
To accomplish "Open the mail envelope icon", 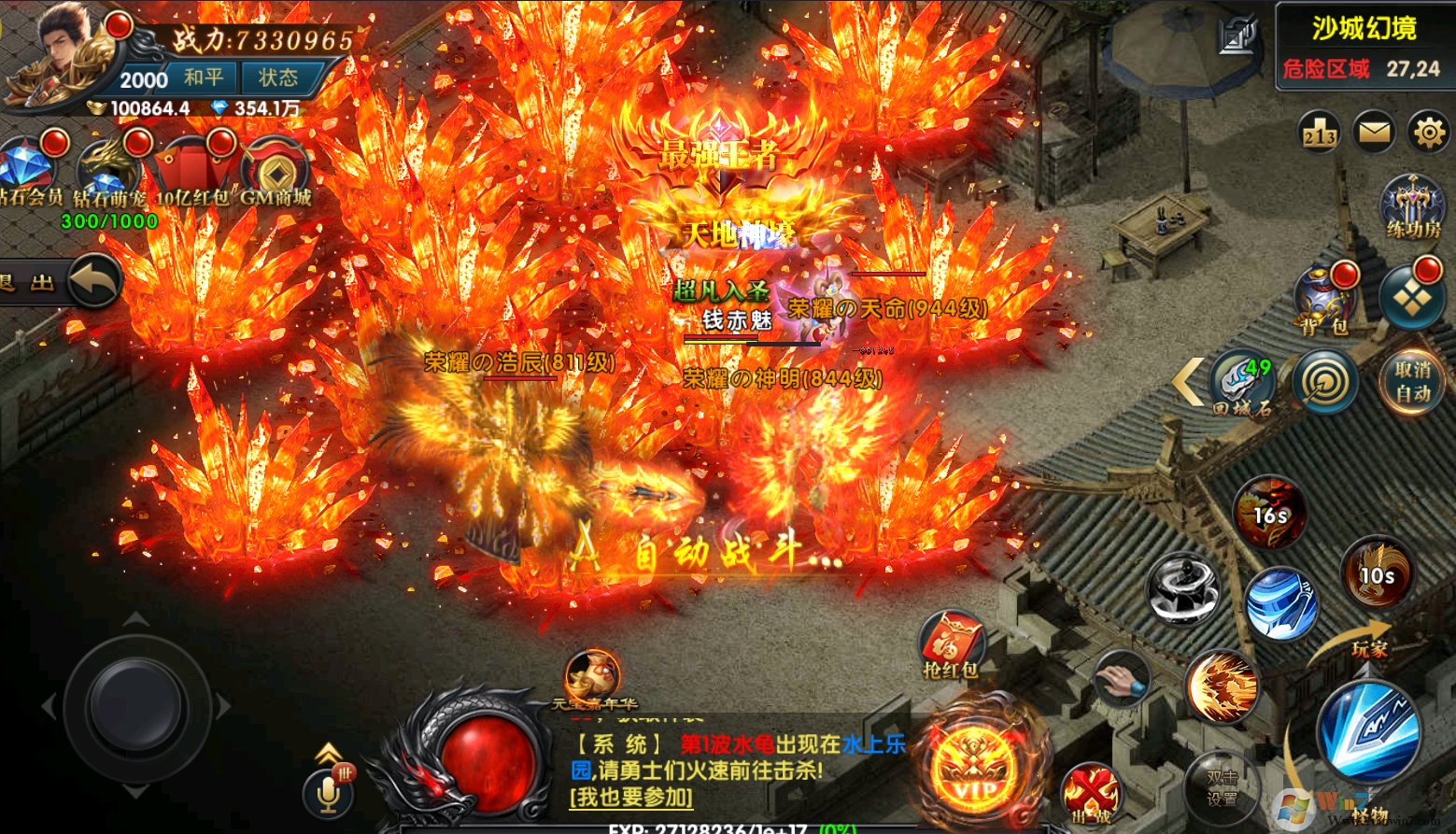I will [x=1374, y=133].
